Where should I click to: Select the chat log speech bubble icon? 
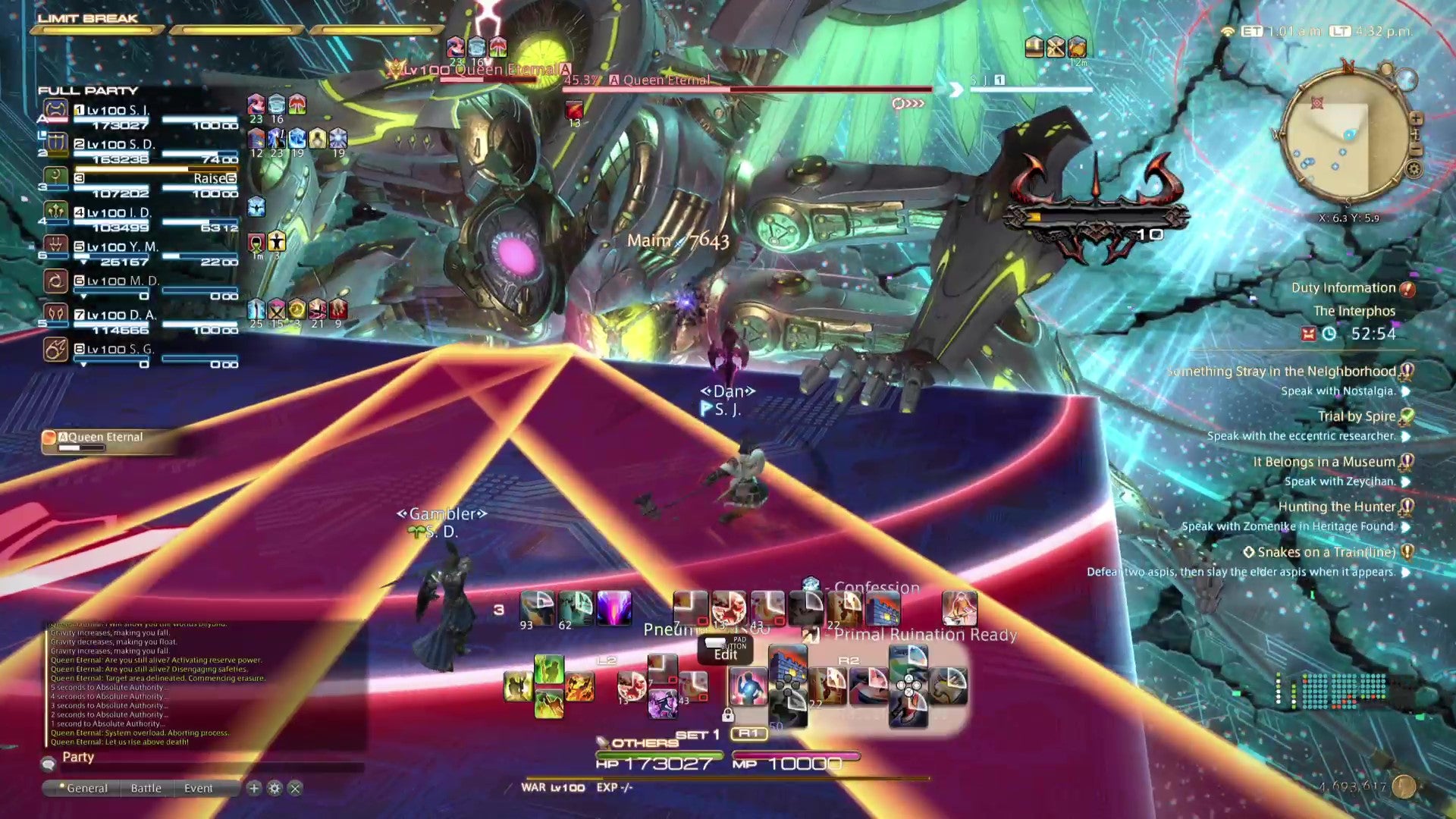pyautogui.click(x=49, y=764)
